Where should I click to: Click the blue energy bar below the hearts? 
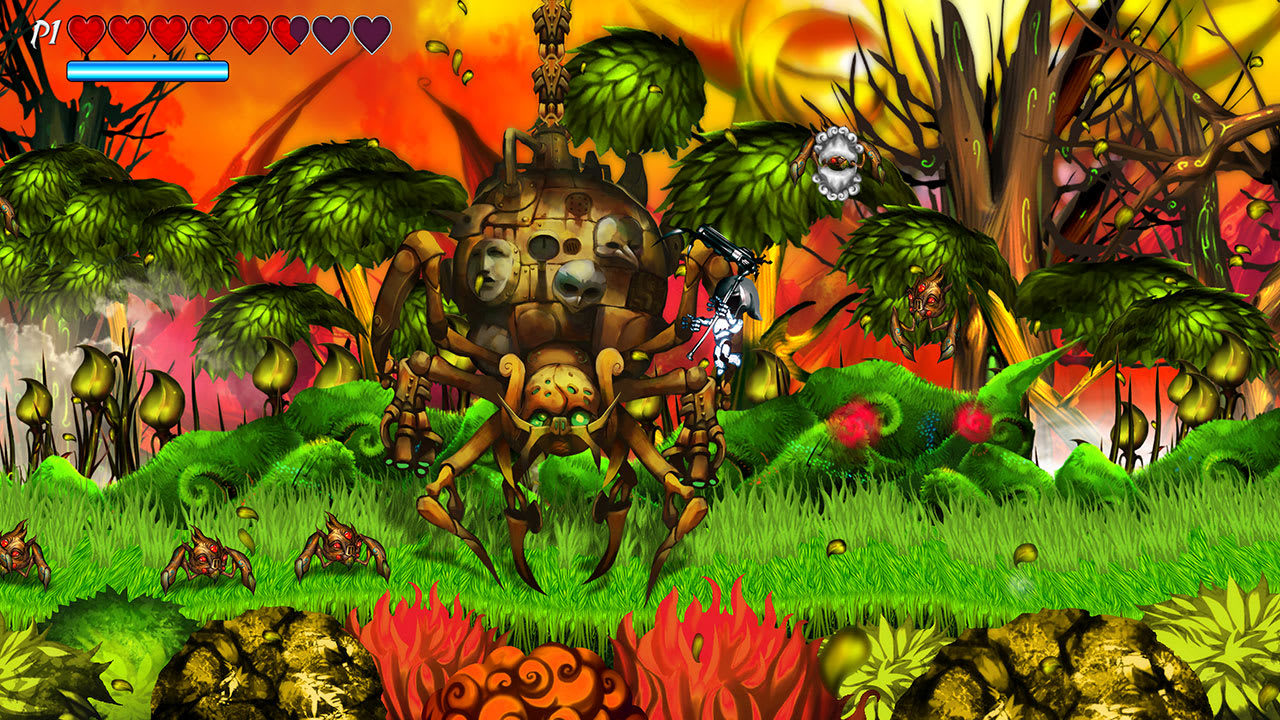tap(146, 70)
